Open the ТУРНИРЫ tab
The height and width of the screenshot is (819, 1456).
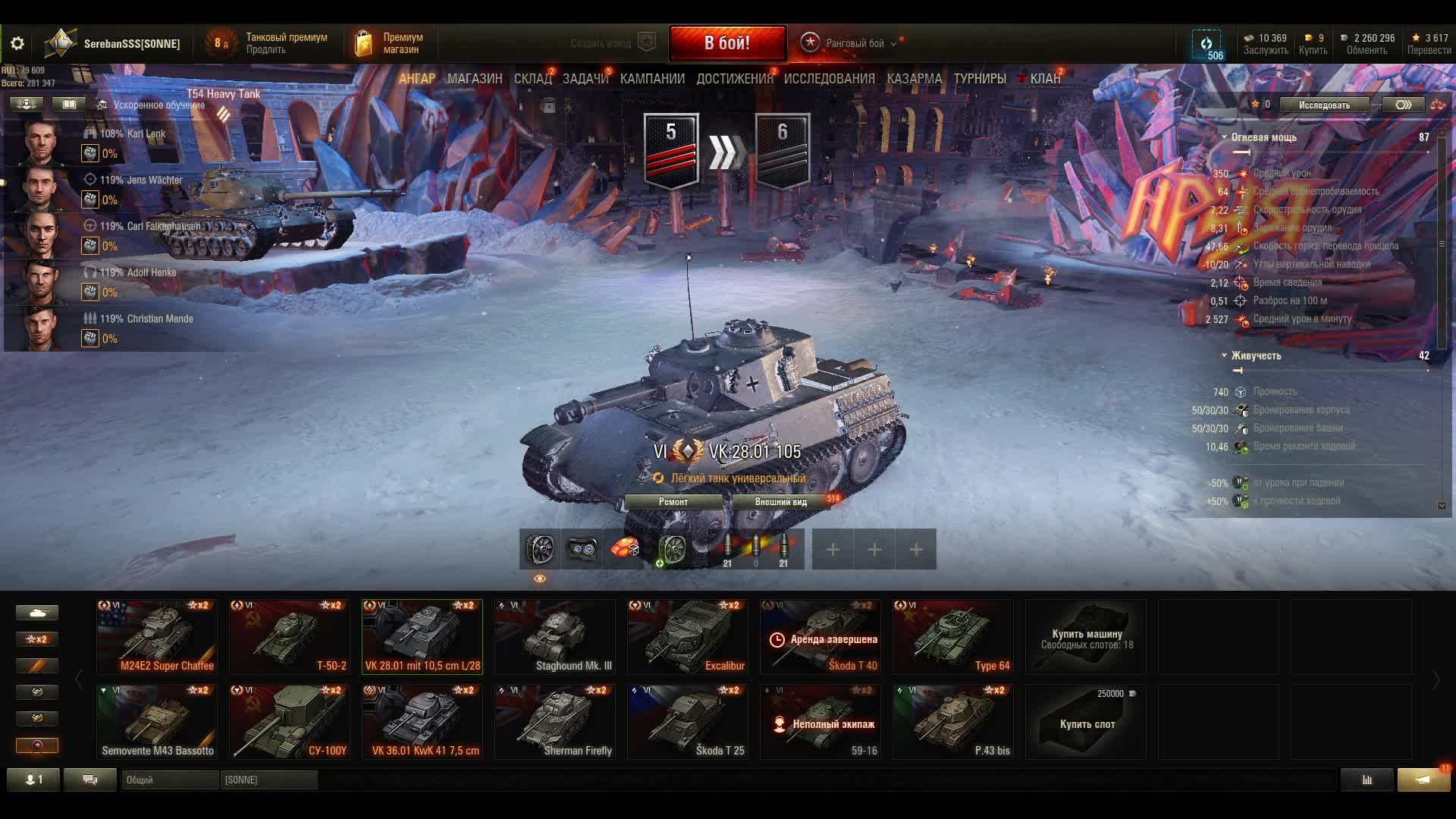pyautogui.click(x=980, y=79)
